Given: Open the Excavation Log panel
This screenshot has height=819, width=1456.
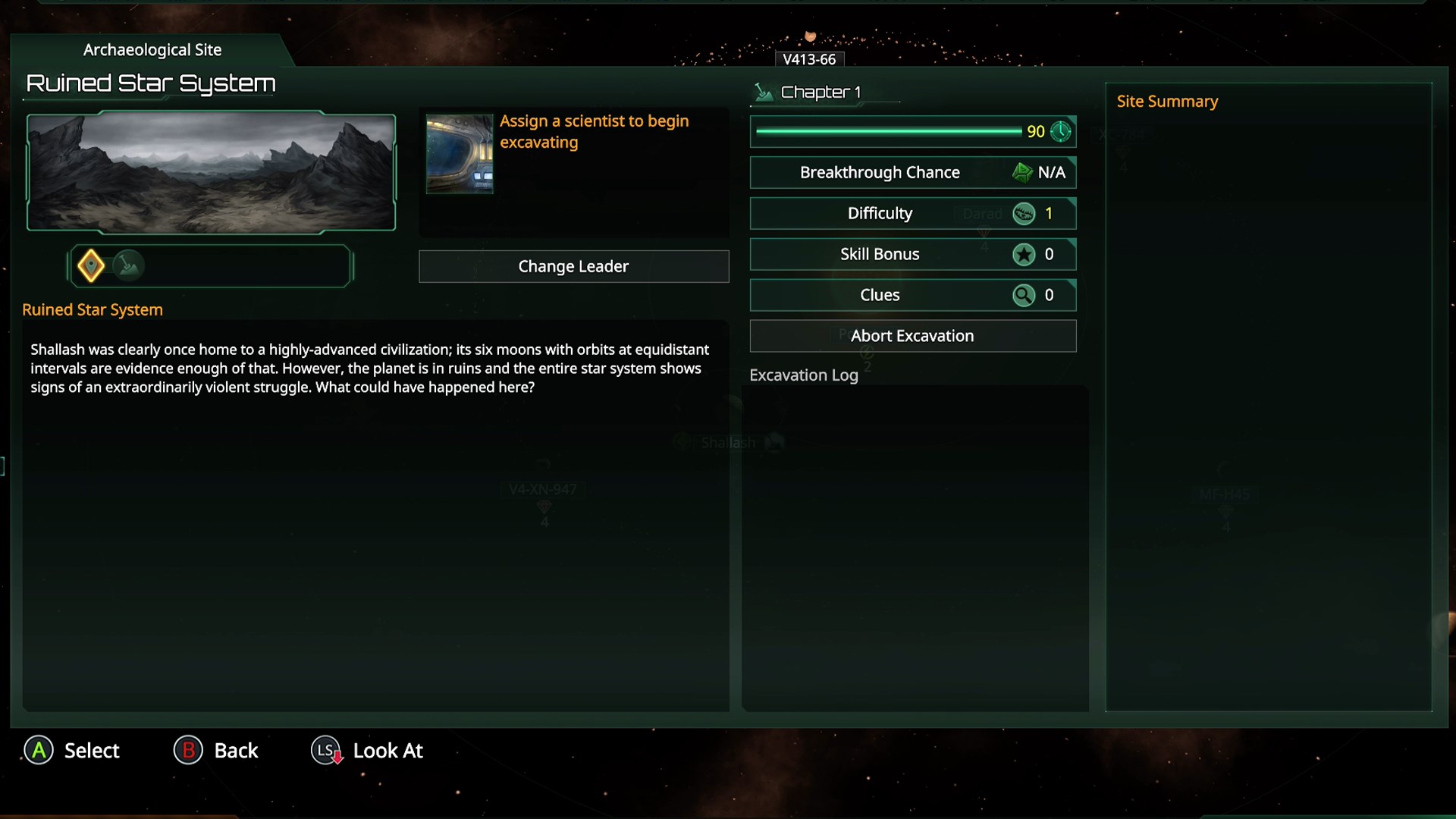Looking at the screenshot, I should (915, 546).
